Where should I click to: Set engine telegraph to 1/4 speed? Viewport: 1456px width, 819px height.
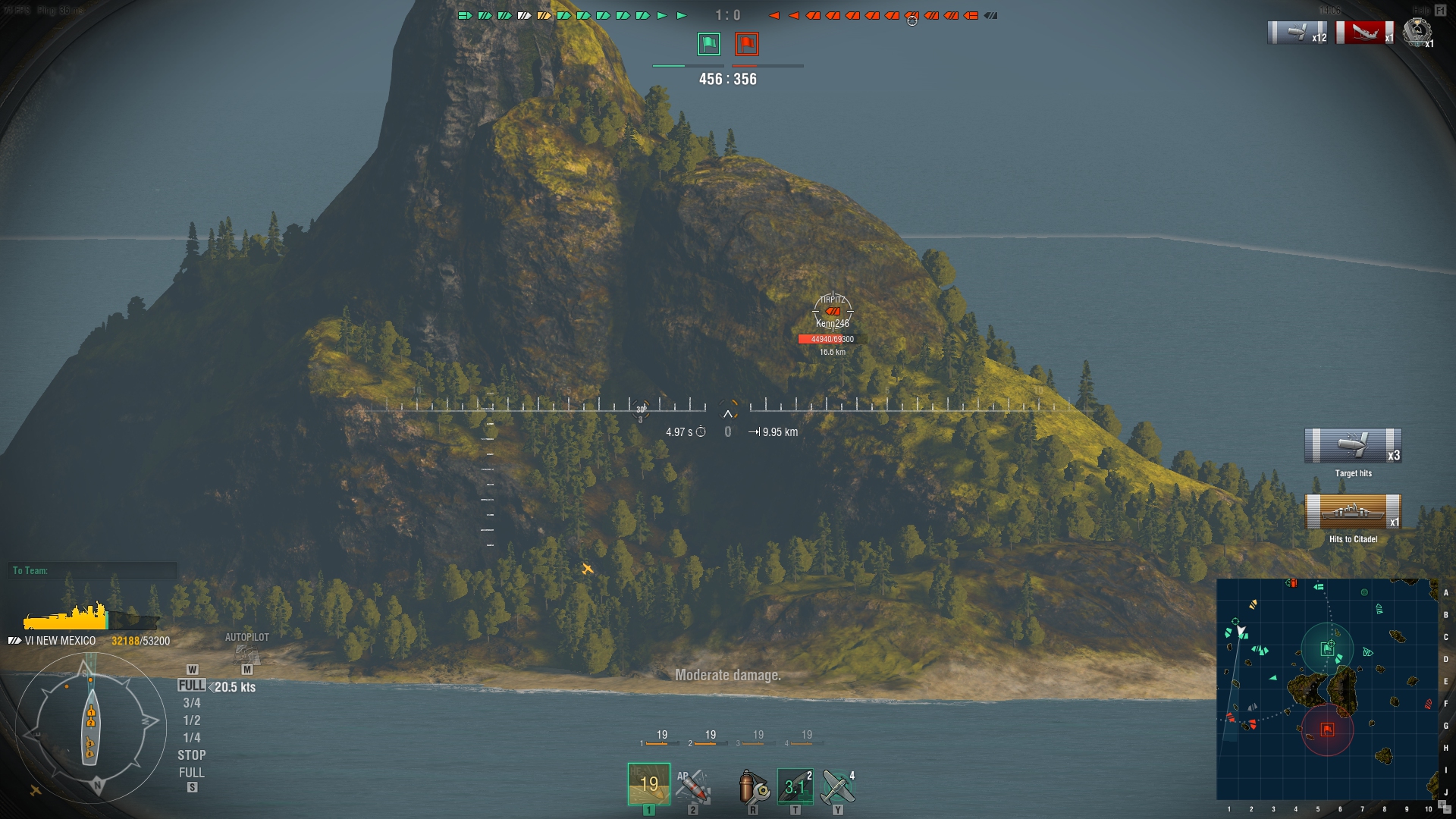pos(192,738)
